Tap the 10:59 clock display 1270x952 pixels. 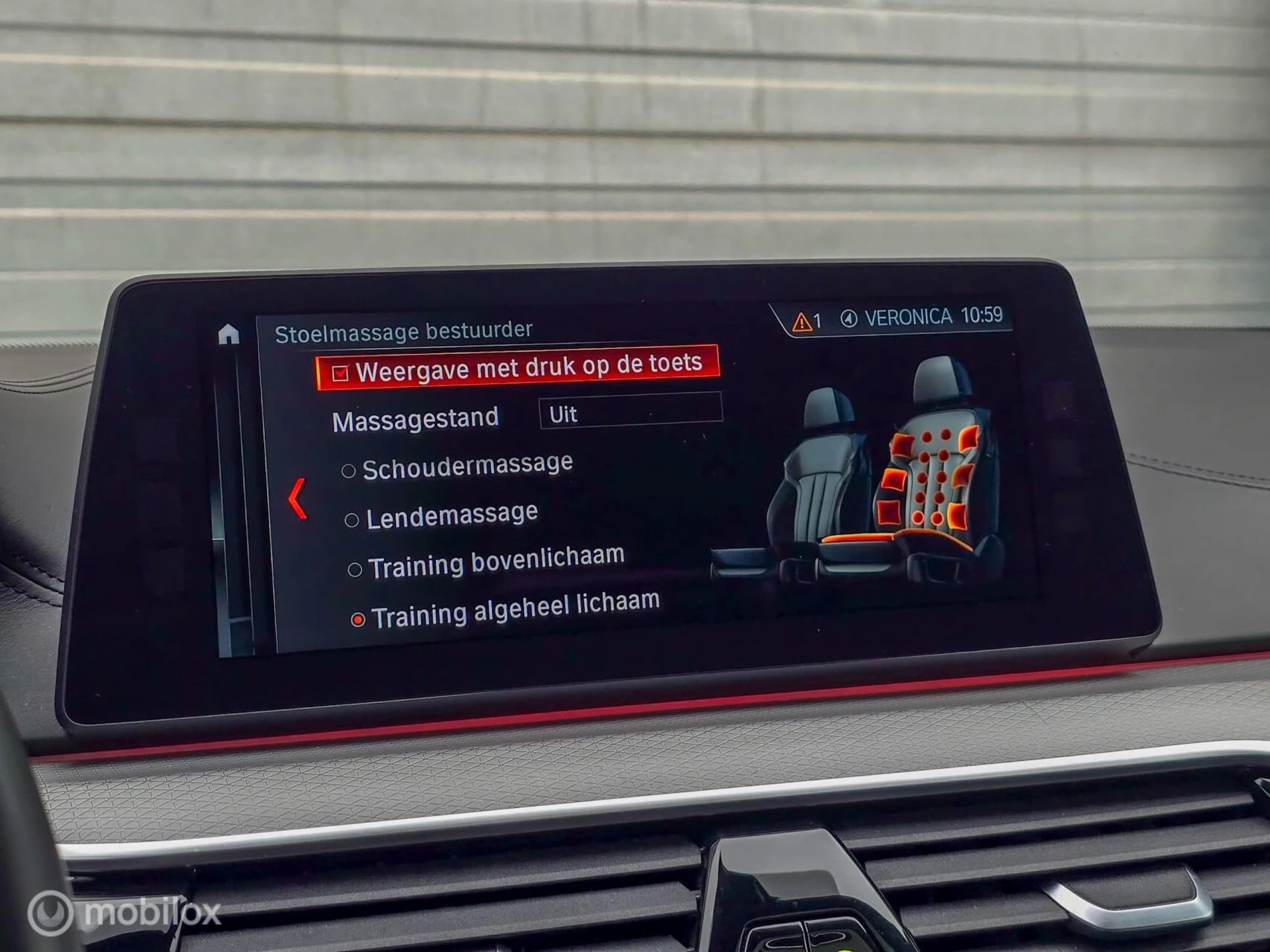pos(984,315)
